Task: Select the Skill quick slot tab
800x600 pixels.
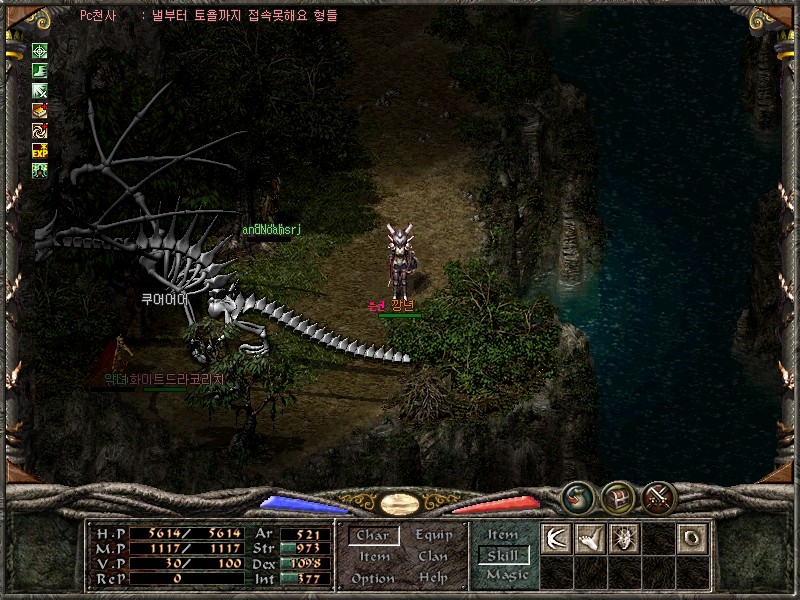Action: (504, 555)
